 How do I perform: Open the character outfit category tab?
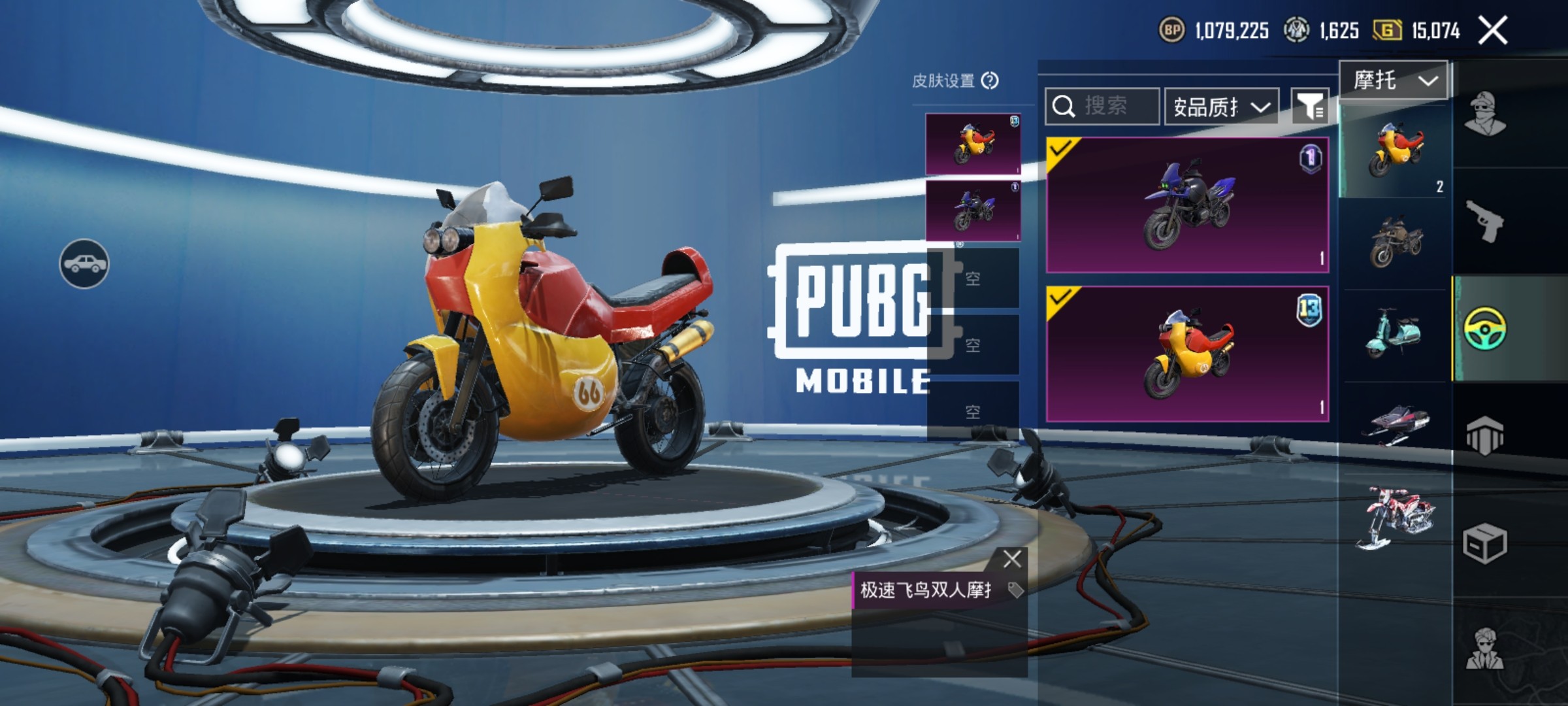[x=1484, y=114]
